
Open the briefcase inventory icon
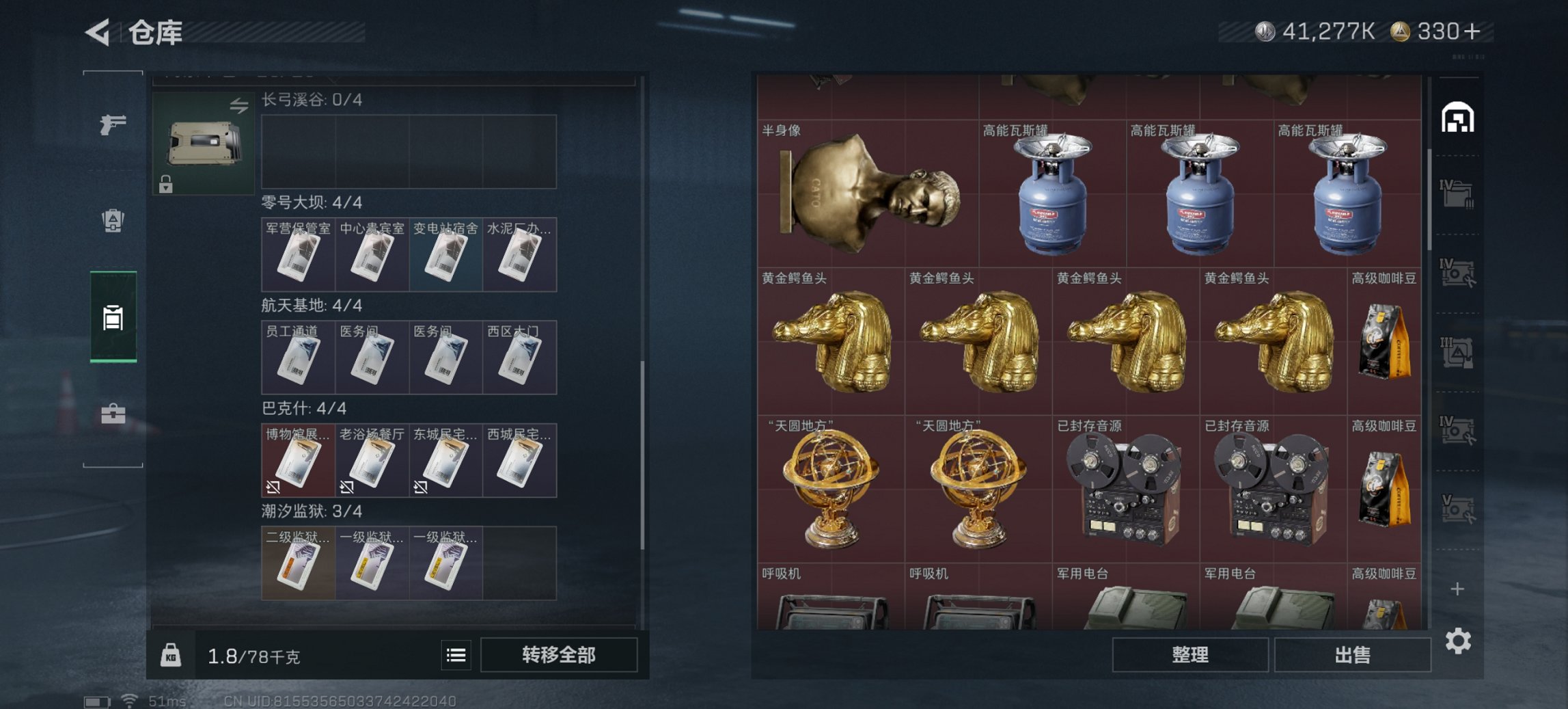[x=113, y=414]
